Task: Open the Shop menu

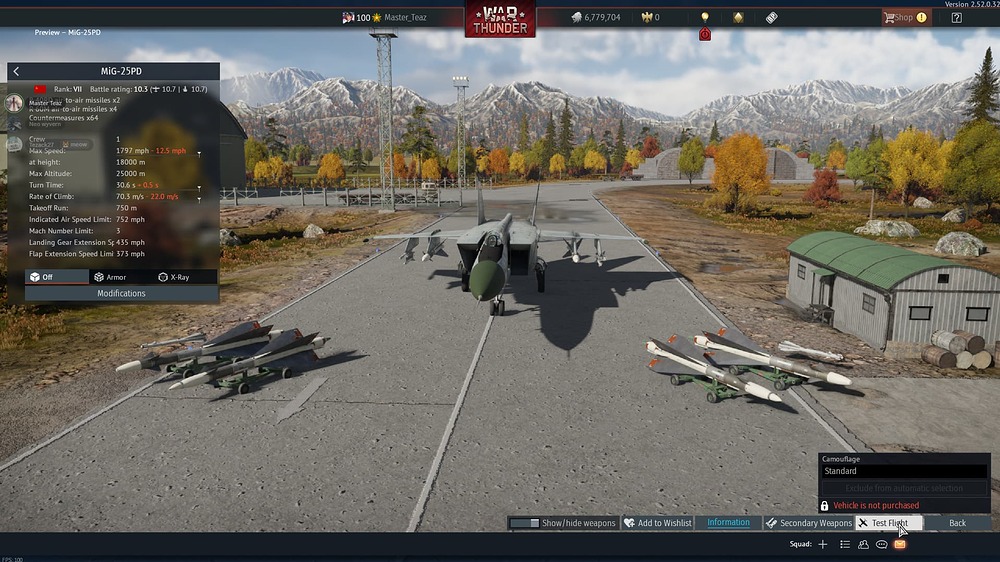Action: (x=903, y=17)
